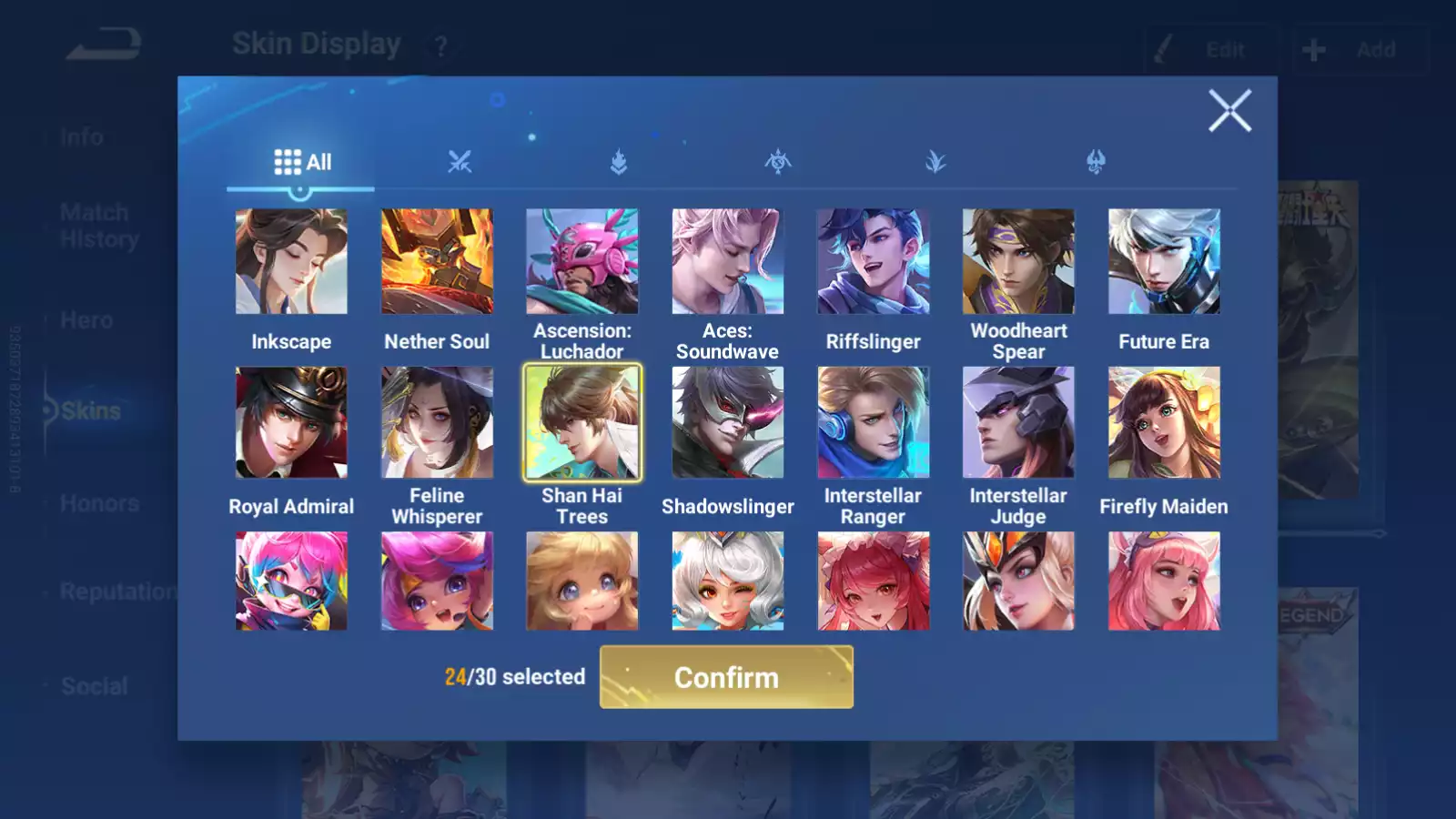Toggle the highlighted Shan Hai Trees skin

coord(582,422)
